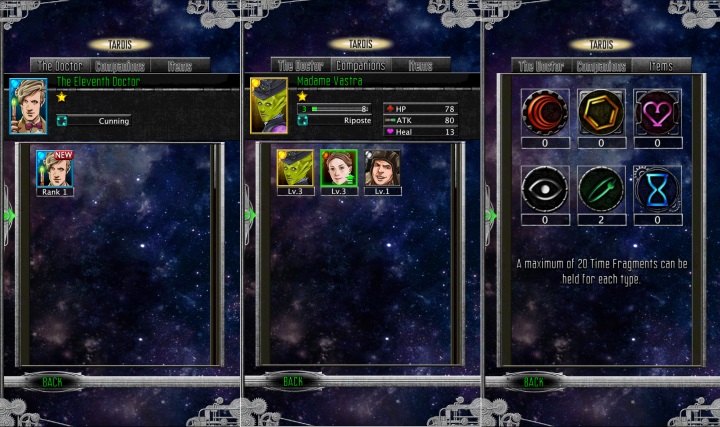Select the blue hourglass Time Fragment
The height and width of the screenshot is (427, 720).
658,188
